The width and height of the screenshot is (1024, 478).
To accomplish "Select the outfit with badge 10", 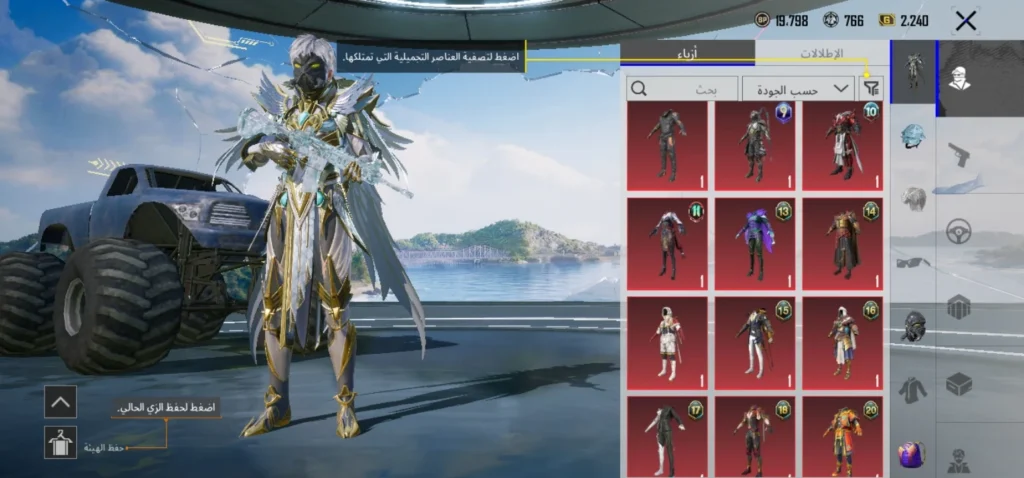I will 842,146.
